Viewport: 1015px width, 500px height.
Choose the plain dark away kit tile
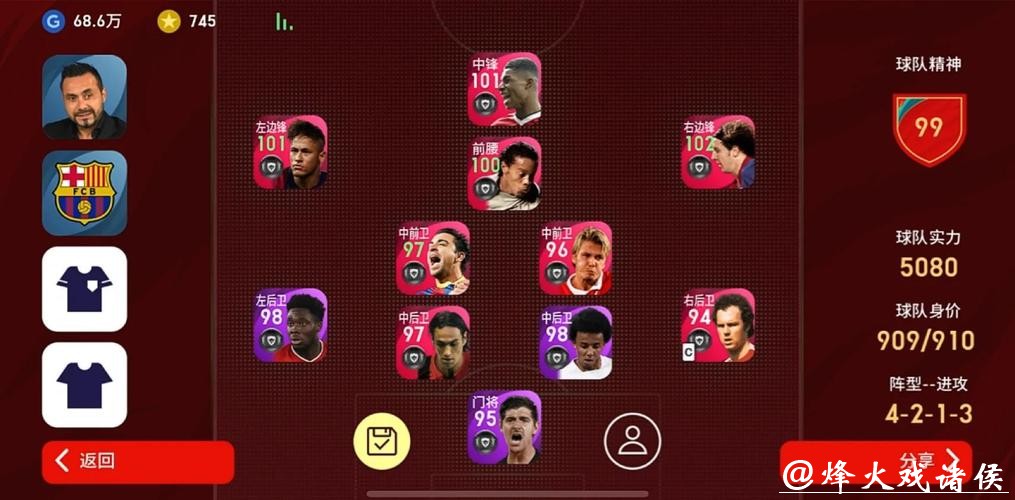pos(84,385)
